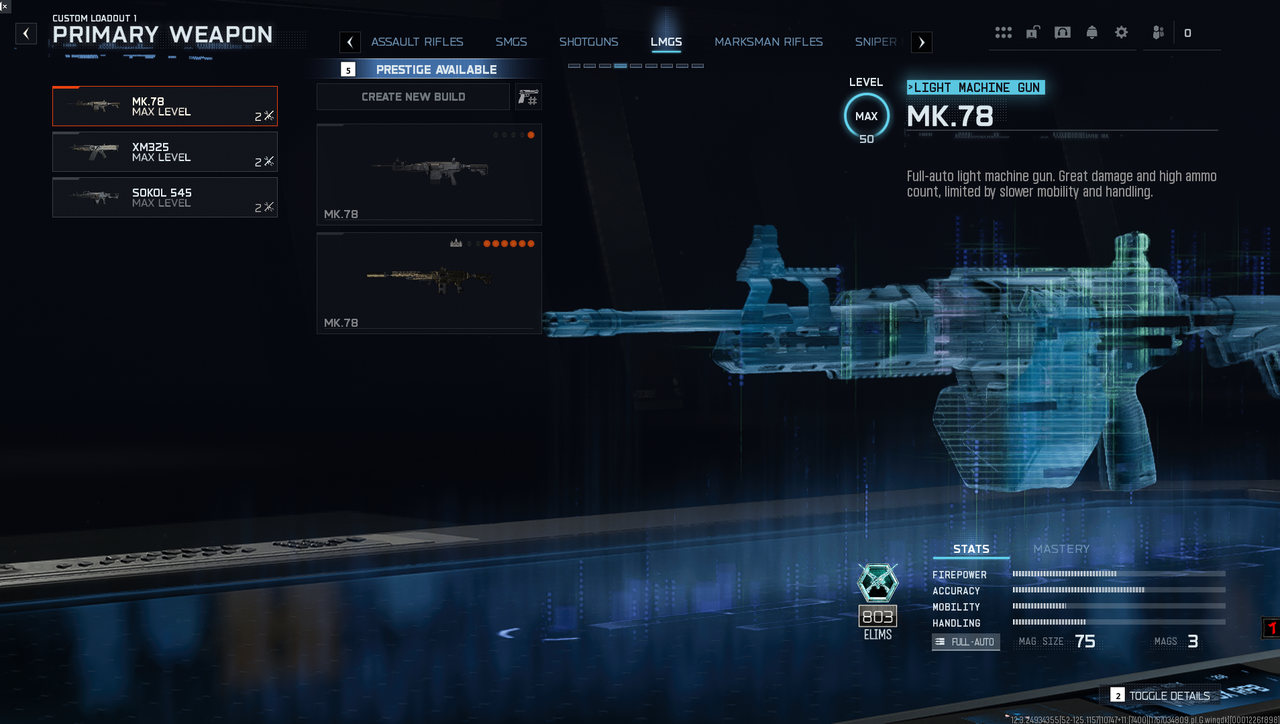Choose the XM325 weapon from the list

click(x=165, y=152)
